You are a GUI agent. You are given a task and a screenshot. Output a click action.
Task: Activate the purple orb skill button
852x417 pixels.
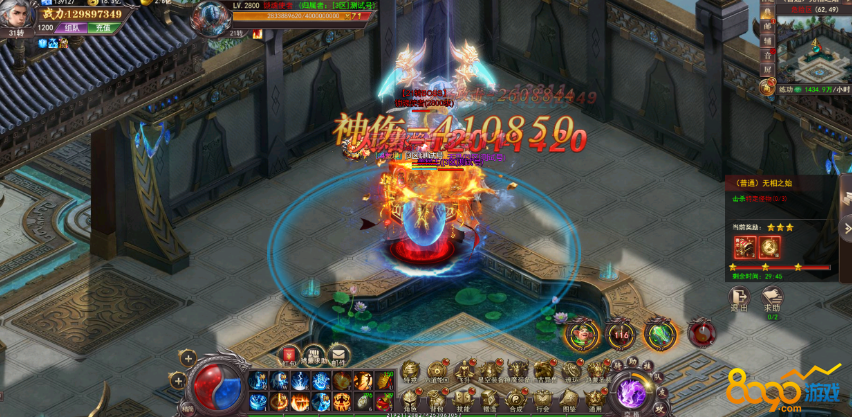point(632,390)
